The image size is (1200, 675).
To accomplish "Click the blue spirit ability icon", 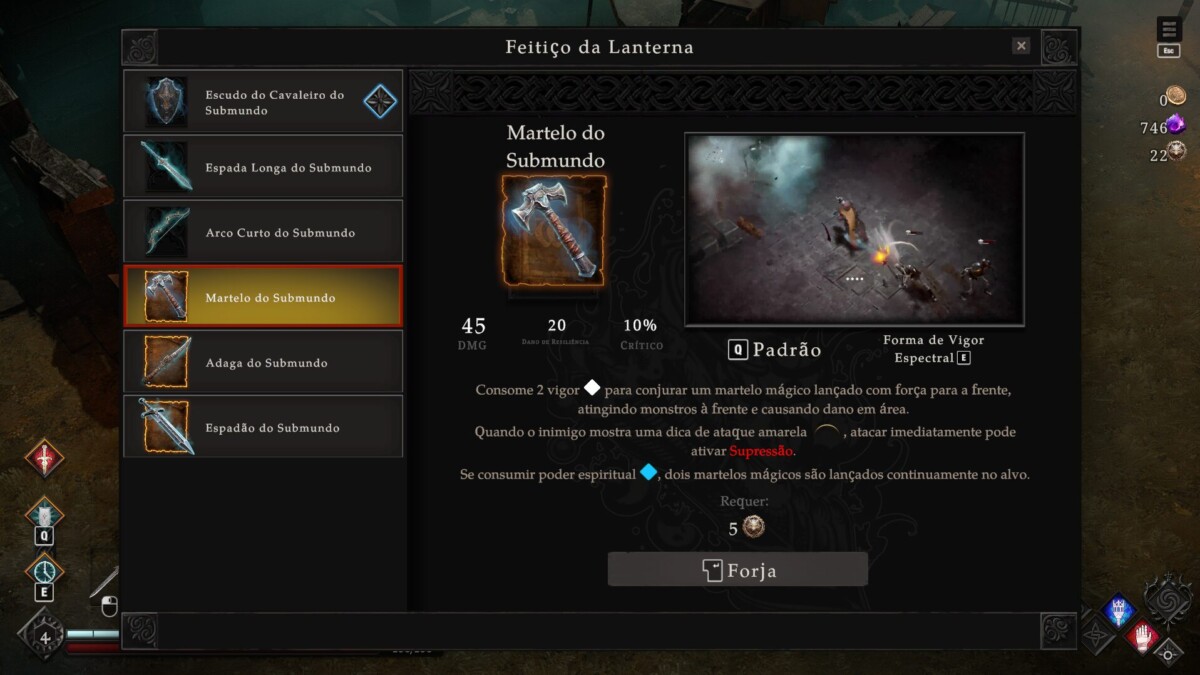I will 1117,611.
